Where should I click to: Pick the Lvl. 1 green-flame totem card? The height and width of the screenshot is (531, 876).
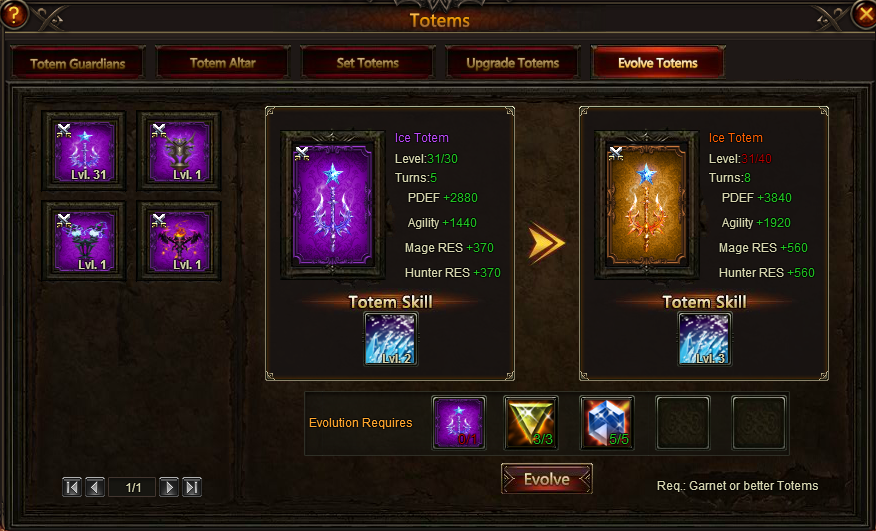pyautogui.click(x=84, y=241)
